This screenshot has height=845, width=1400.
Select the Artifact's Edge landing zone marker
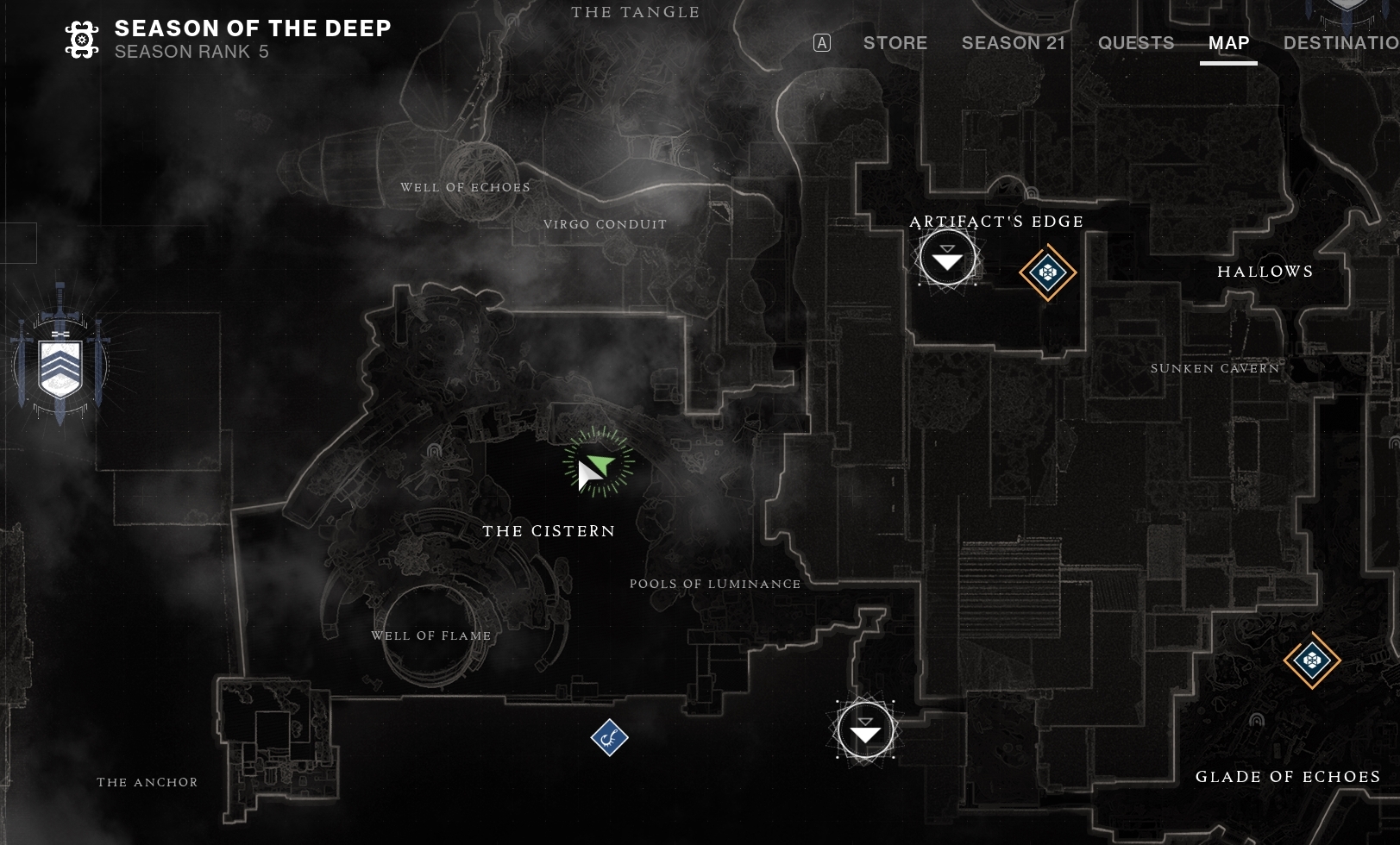947,258
